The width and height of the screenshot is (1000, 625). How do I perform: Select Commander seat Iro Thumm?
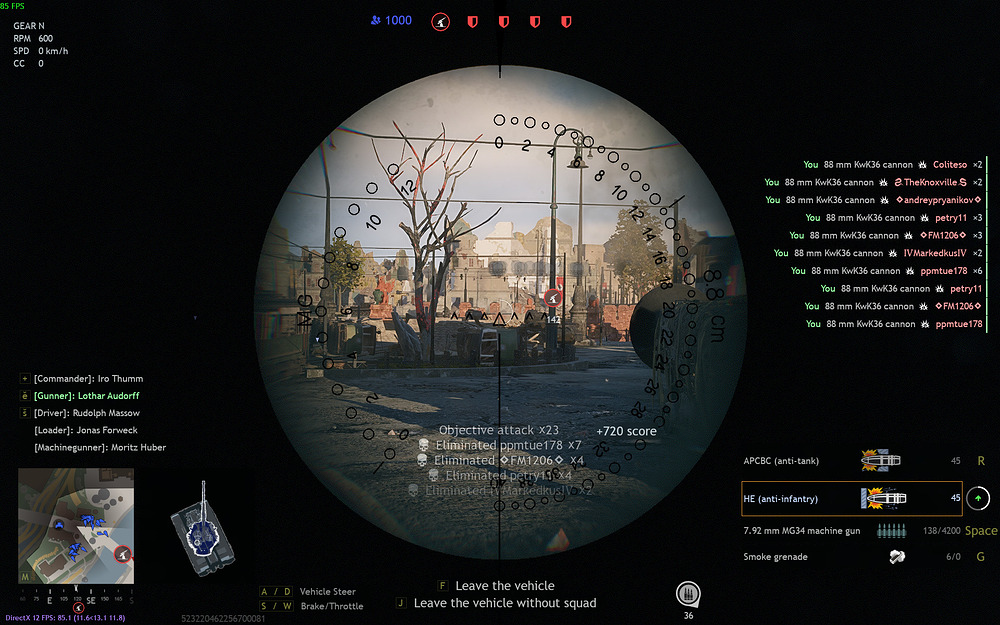88,379
